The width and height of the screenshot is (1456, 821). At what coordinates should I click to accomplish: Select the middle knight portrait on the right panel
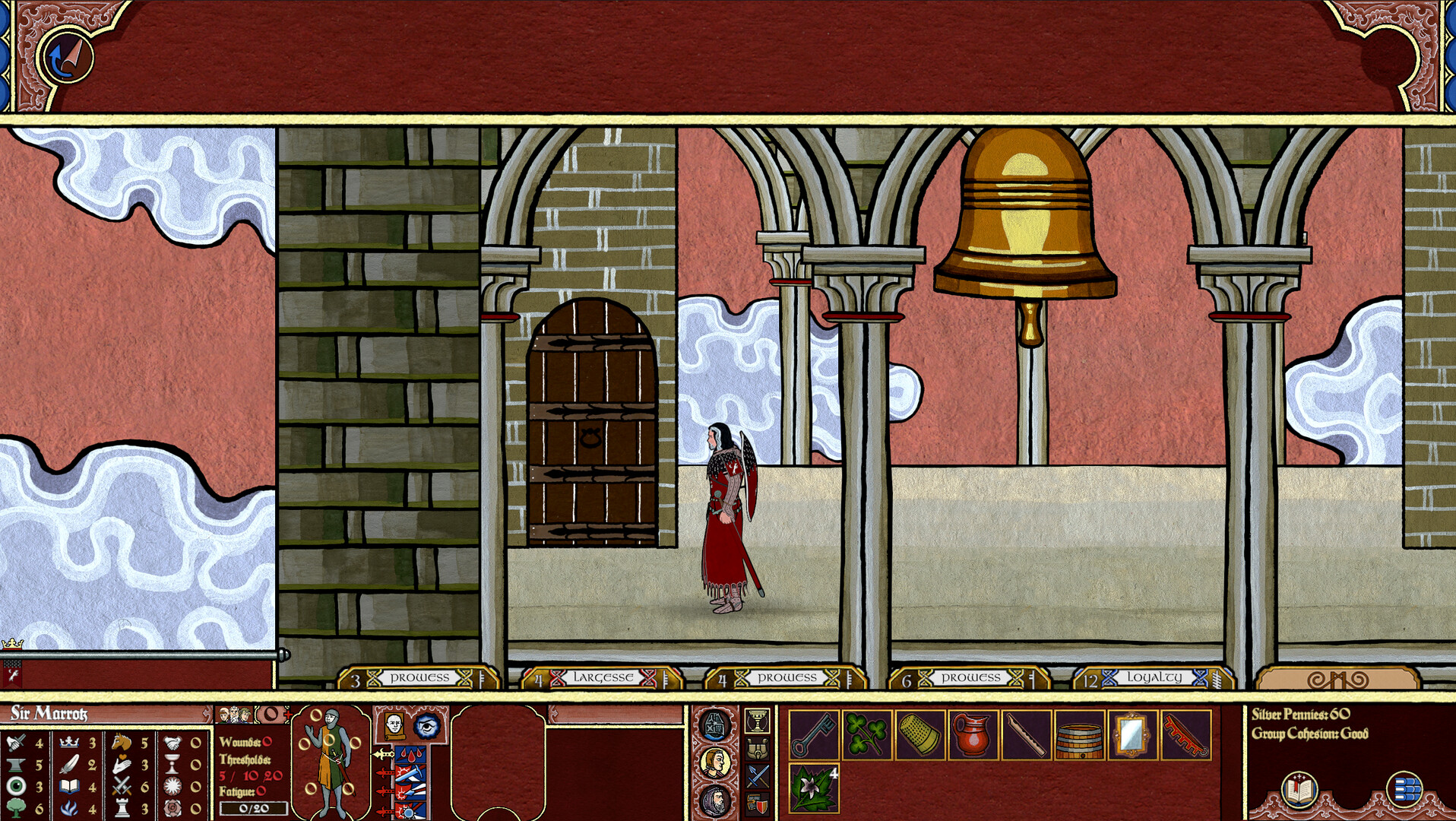click(x=714, y=762)
